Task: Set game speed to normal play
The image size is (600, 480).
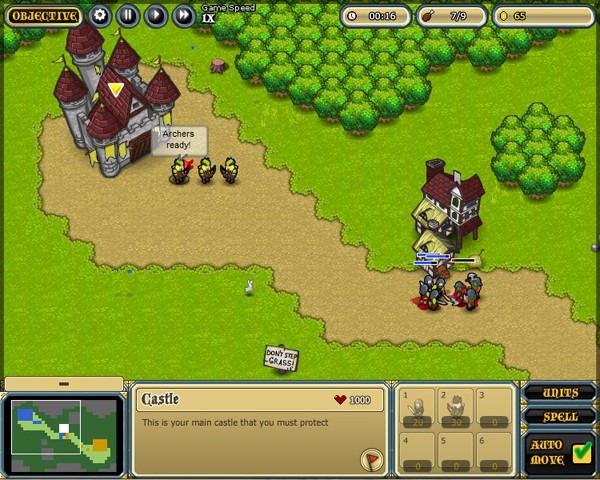Action: [155, 16]
